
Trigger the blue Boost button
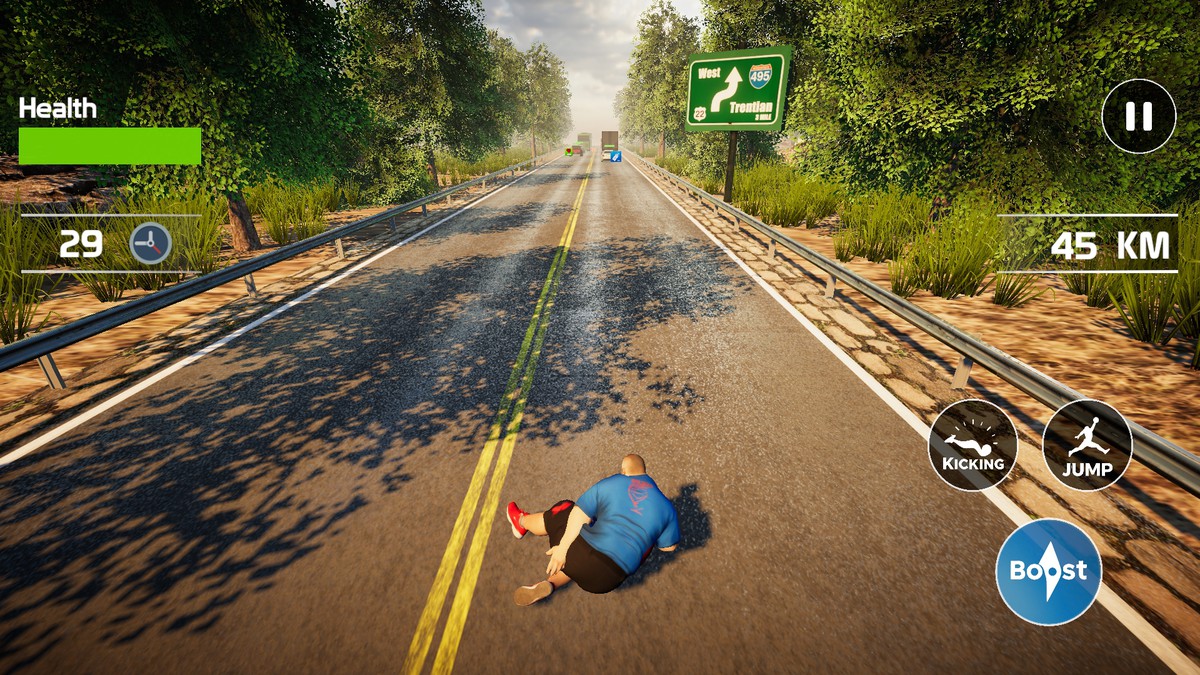[1048, 572]
